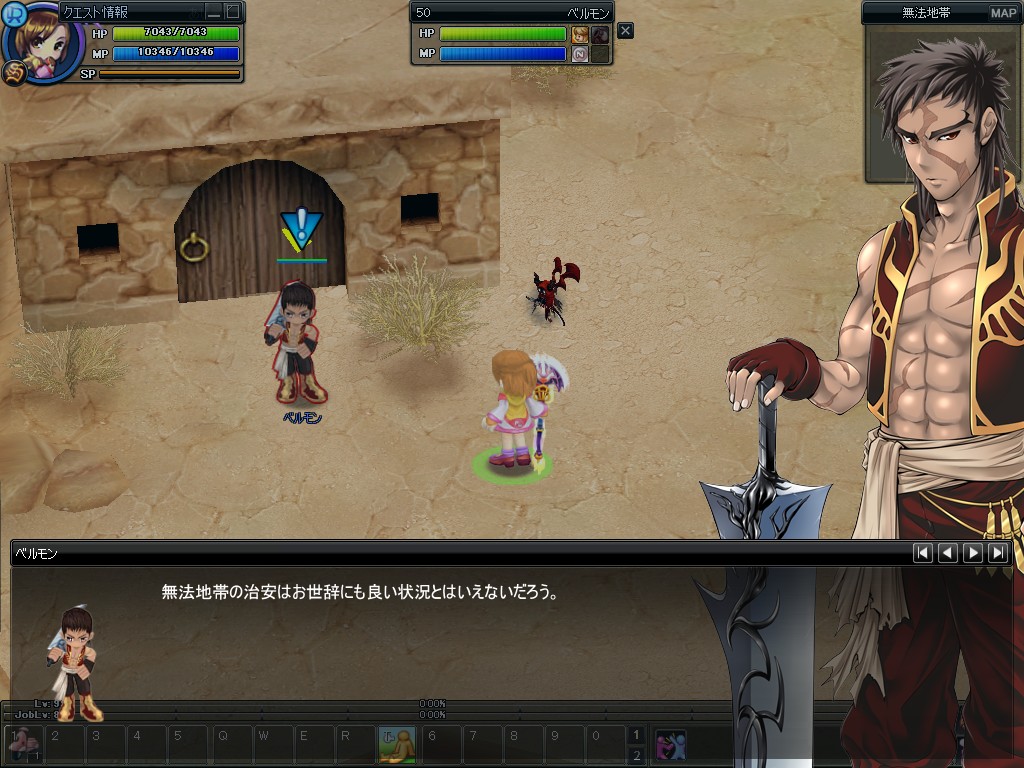Use the item in hotbar slot 1
This screenshot has width=1024, height=768.
(21, 745)
